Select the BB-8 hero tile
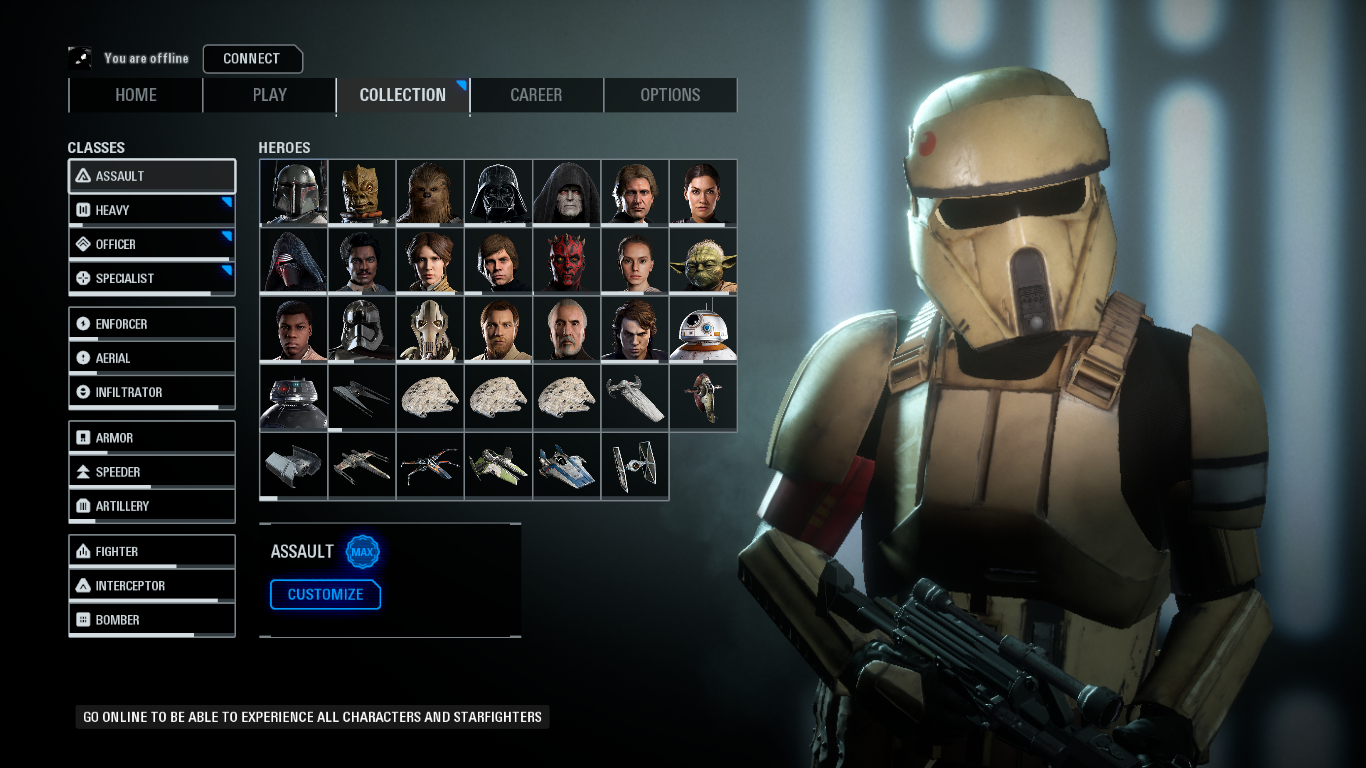Screen dimensions: 1366x768 [703, 329]
